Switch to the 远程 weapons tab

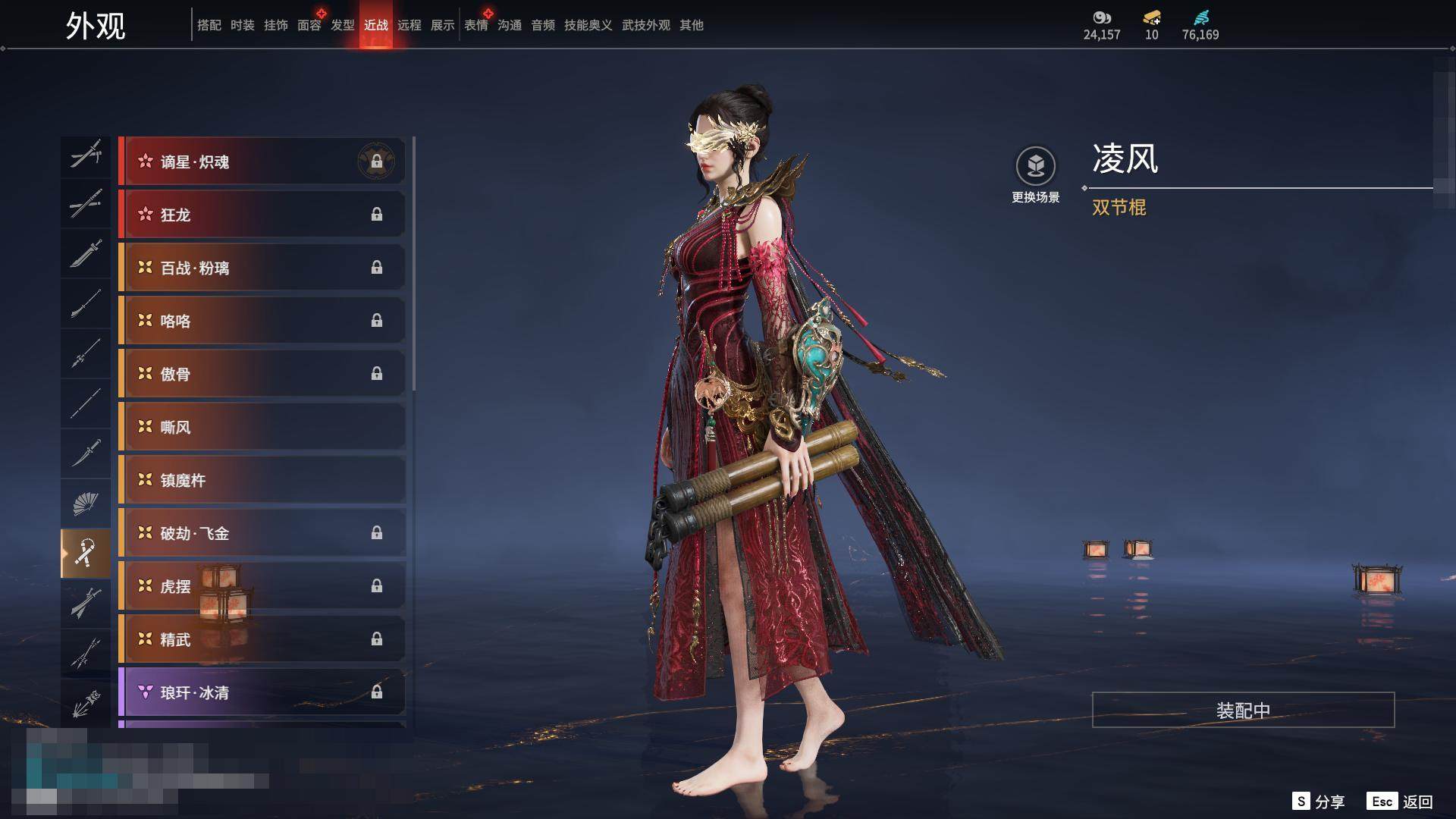409,25
